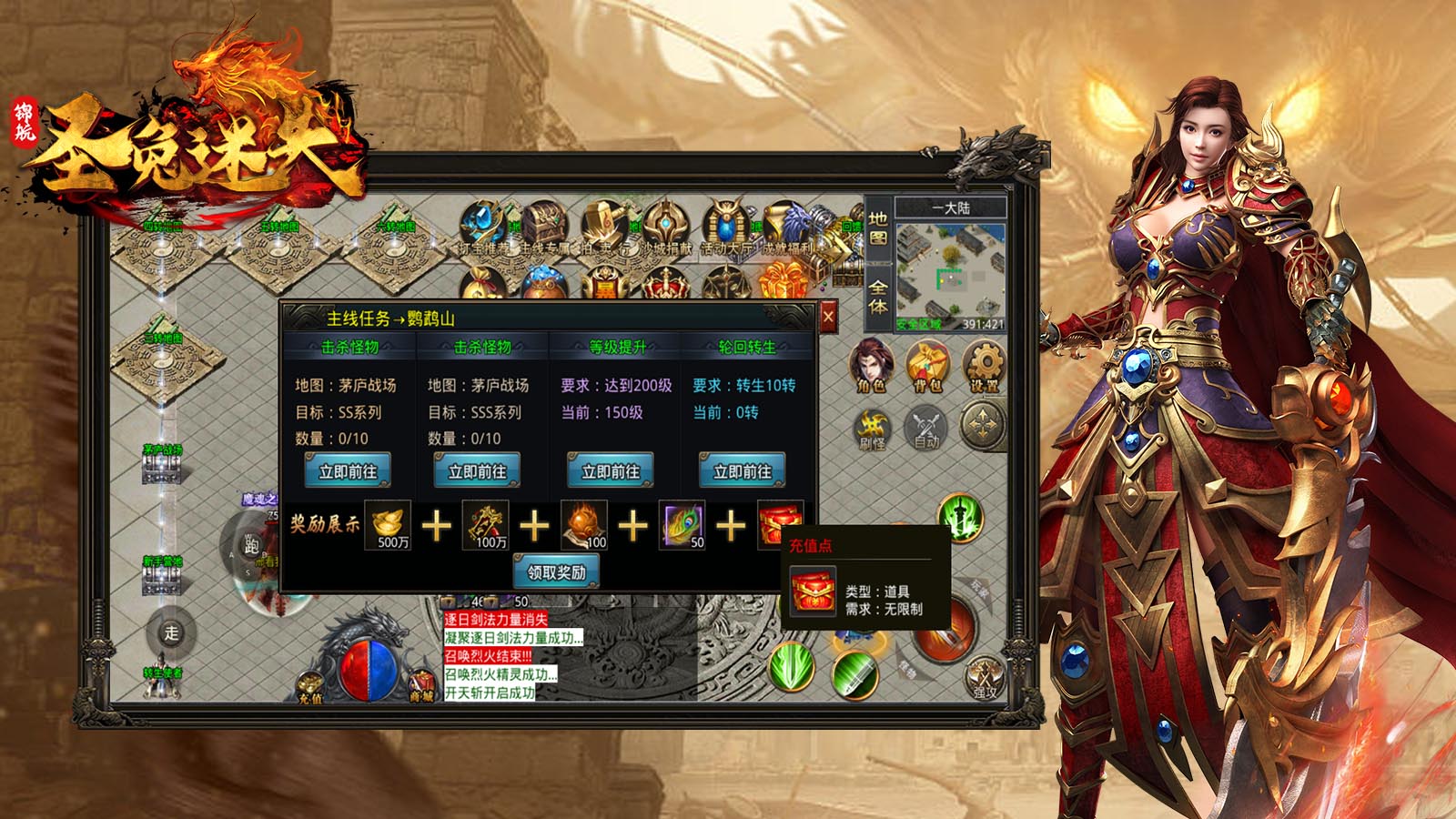The height and width of the screenshot is (819, 1456).
Task: Go now to kill SSS series monsters
Action: [x=478, y=471]
